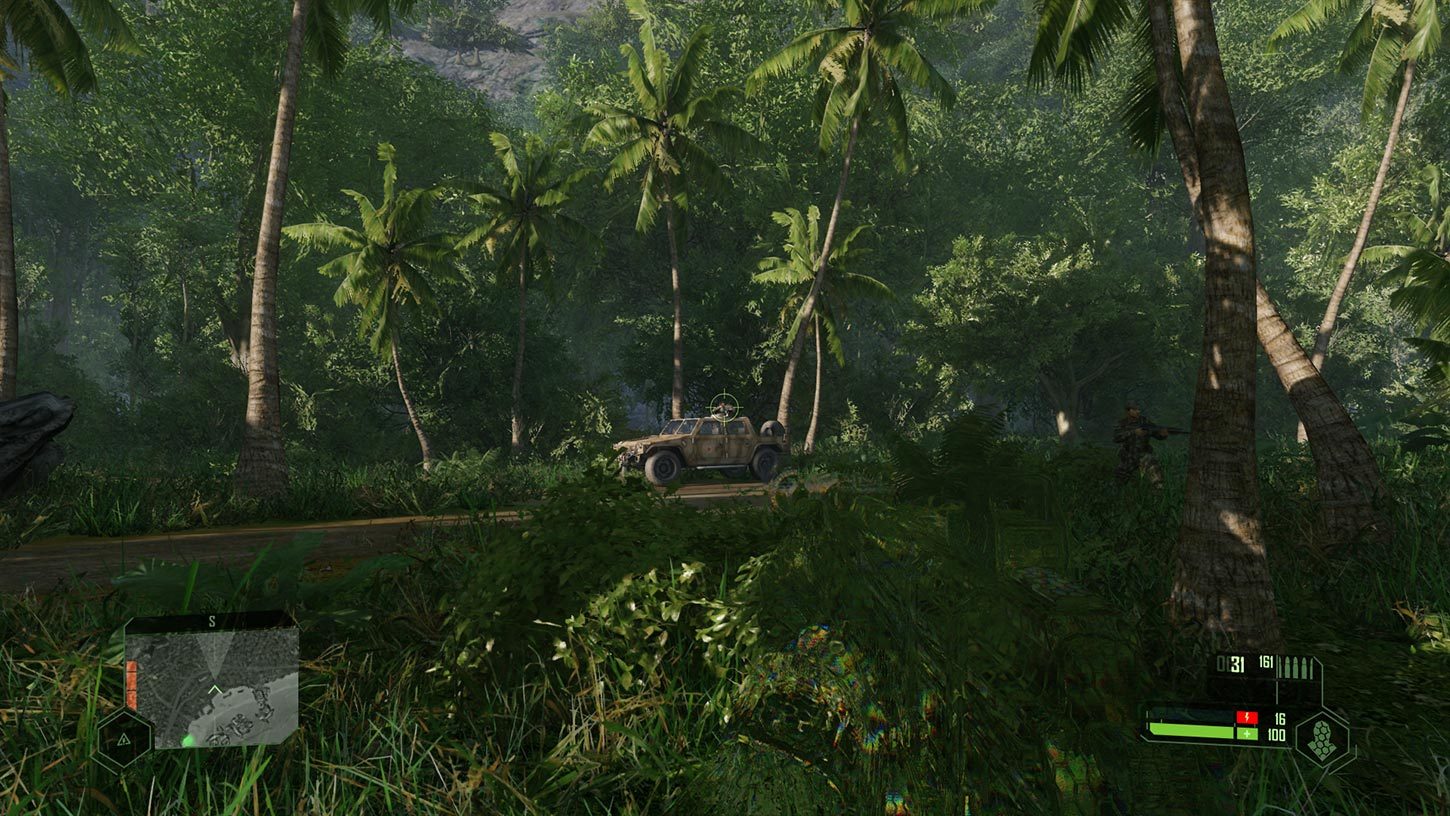
Task: Click the green health bar
Action: 1193,730
